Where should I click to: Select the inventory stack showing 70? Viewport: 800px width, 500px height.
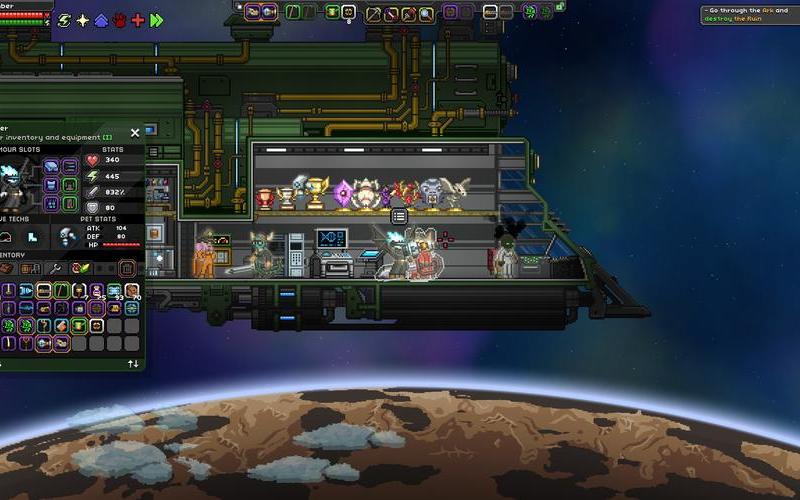coord(131,291)
